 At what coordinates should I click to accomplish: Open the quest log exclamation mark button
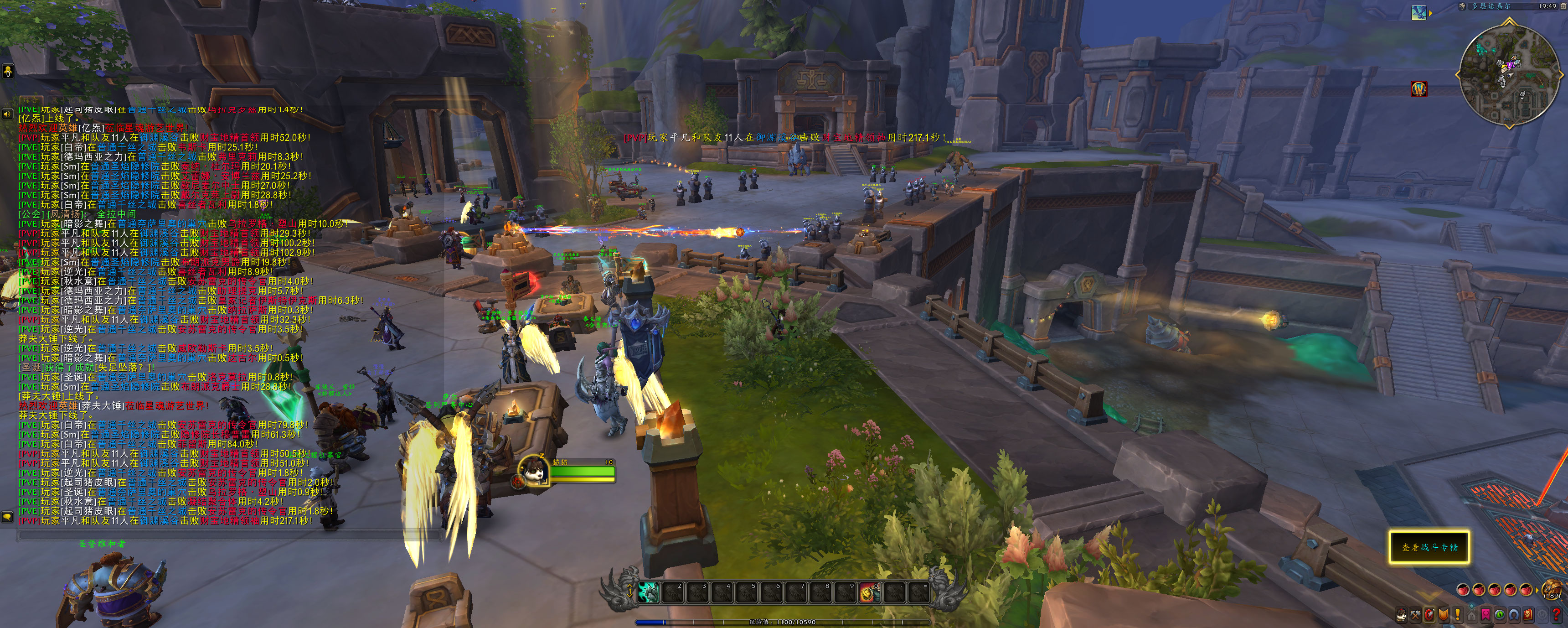[x=1457, y=615]
